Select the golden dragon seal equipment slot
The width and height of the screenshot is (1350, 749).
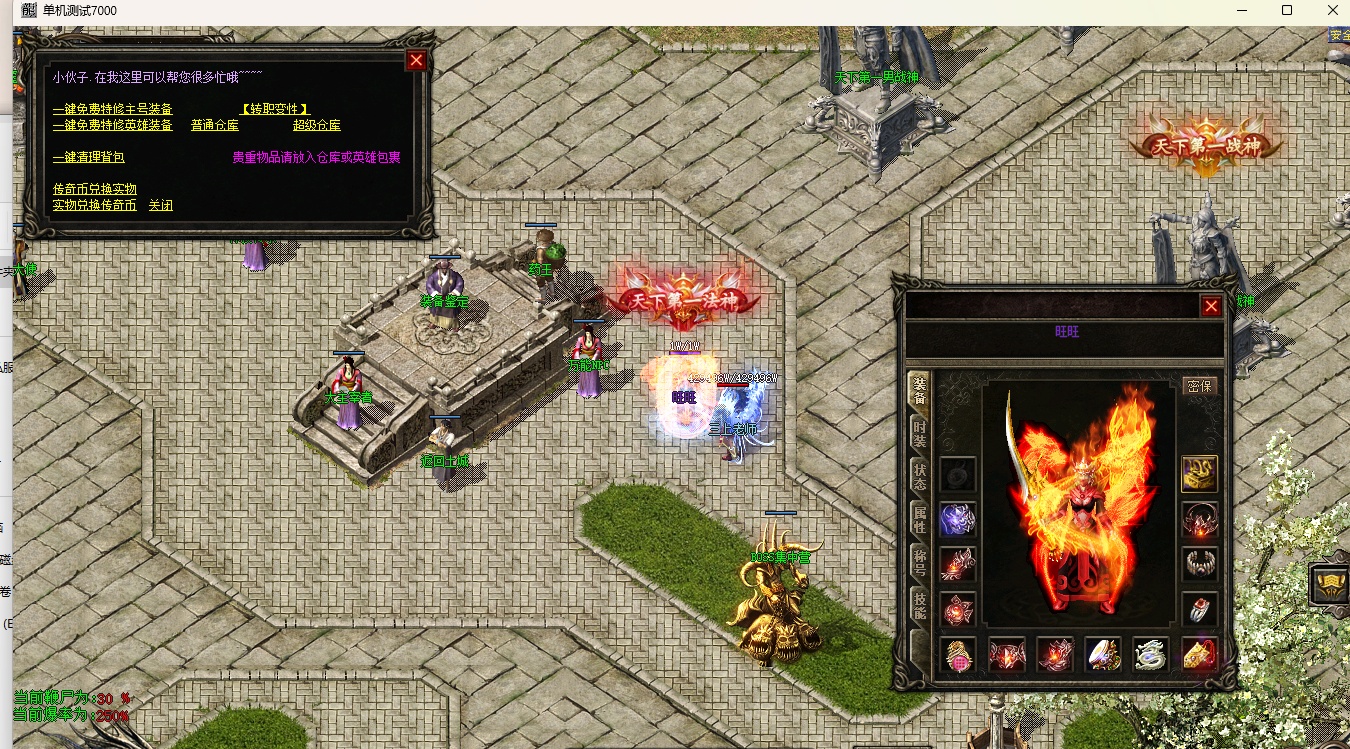(x=1199, y=474)
